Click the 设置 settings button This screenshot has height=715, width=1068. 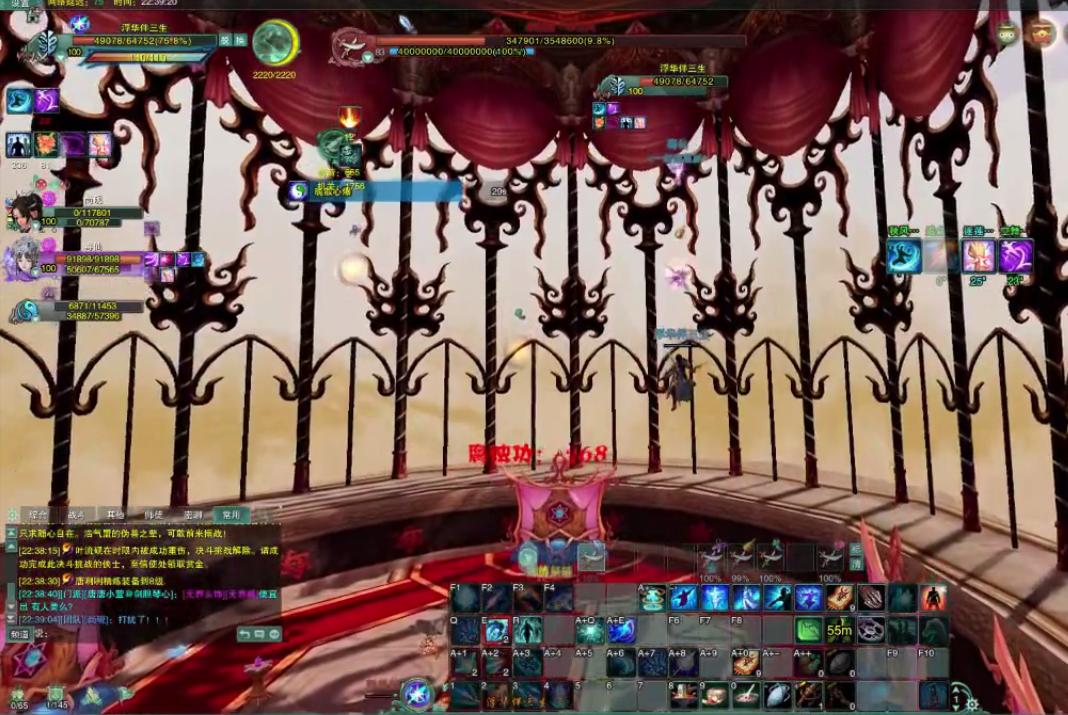point(20,4)
